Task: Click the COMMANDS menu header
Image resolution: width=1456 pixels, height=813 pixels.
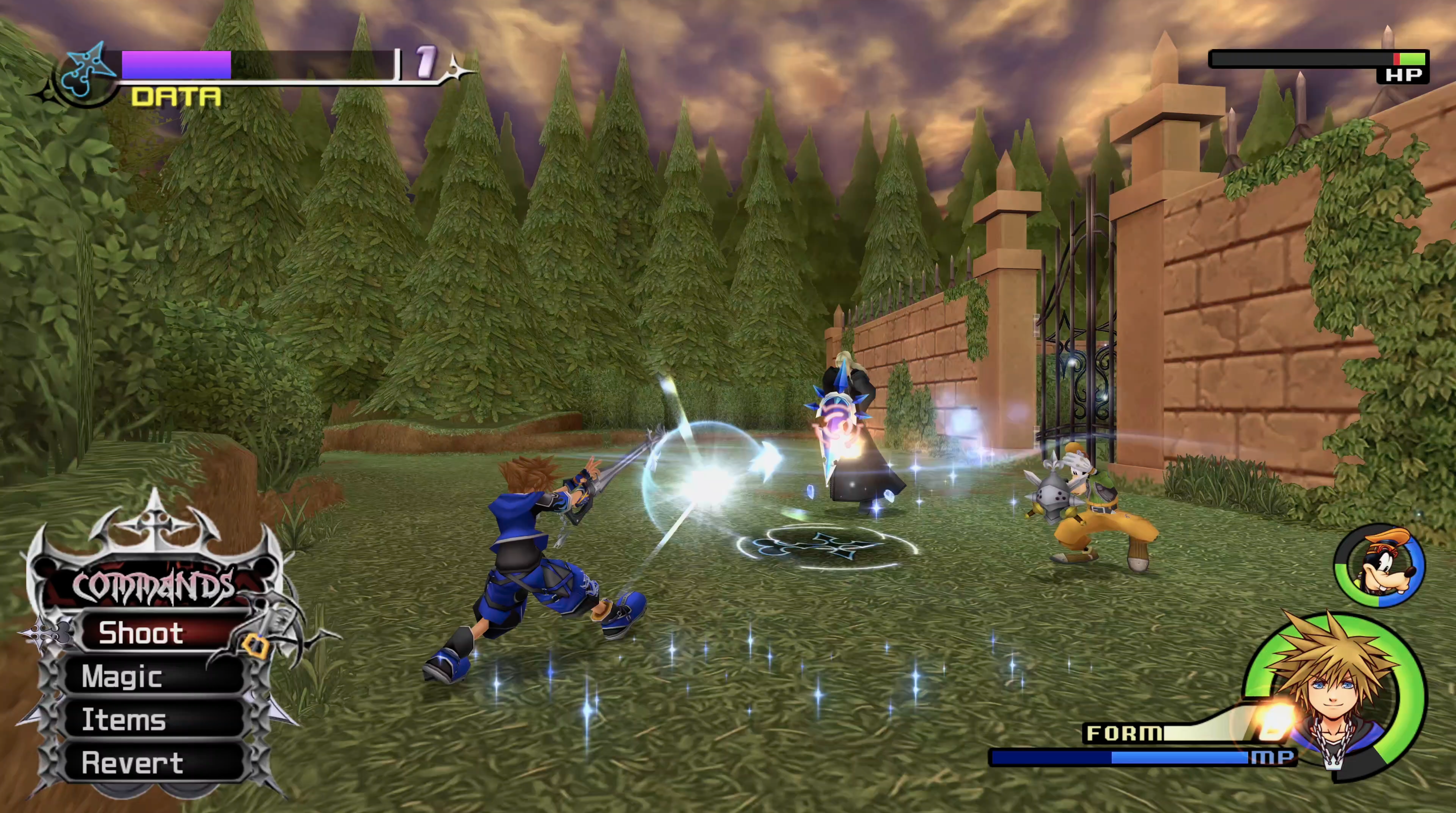Action: [153, 586]
